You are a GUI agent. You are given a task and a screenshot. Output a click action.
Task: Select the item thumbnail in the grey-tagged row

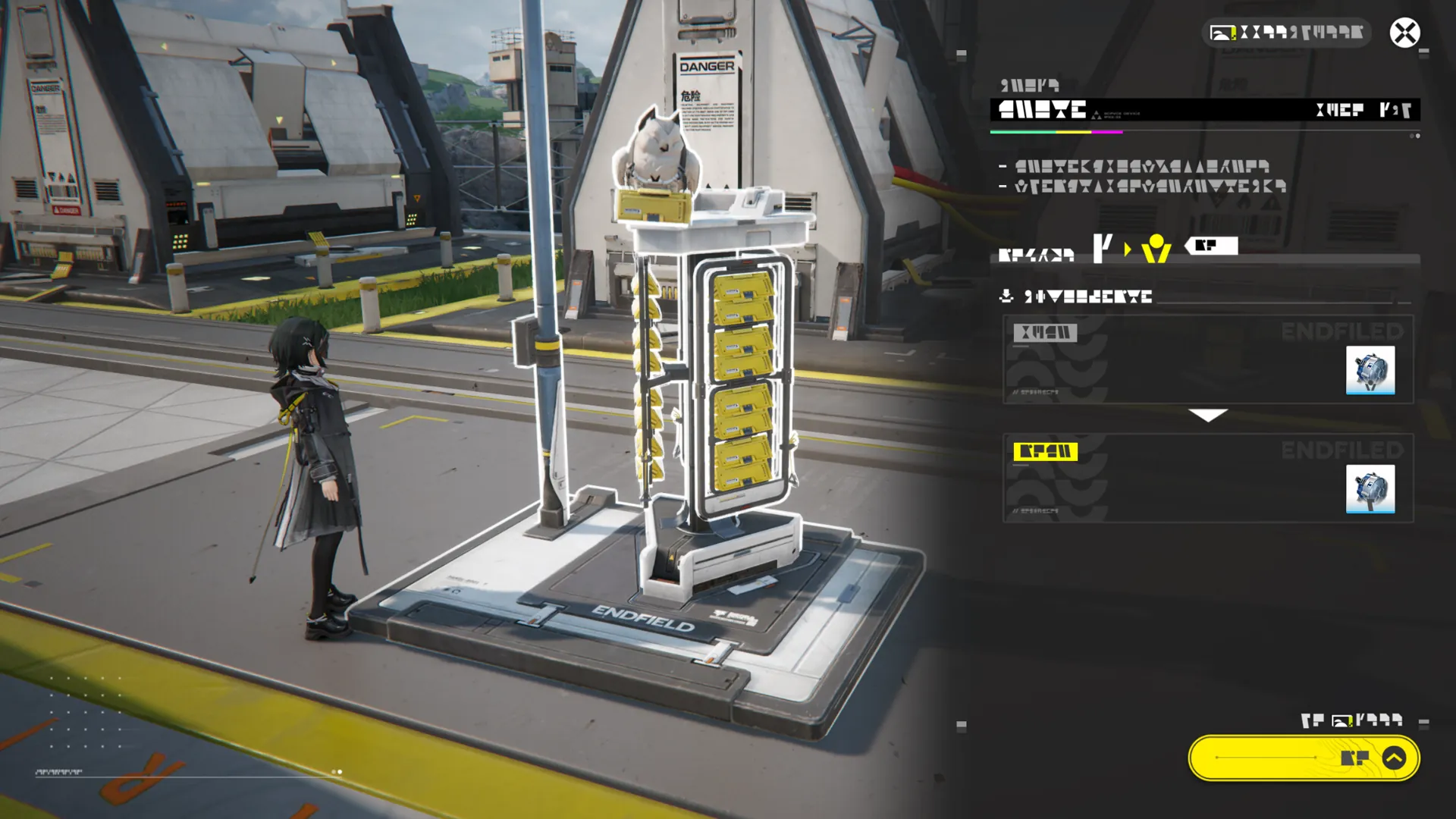point(1370,370)
